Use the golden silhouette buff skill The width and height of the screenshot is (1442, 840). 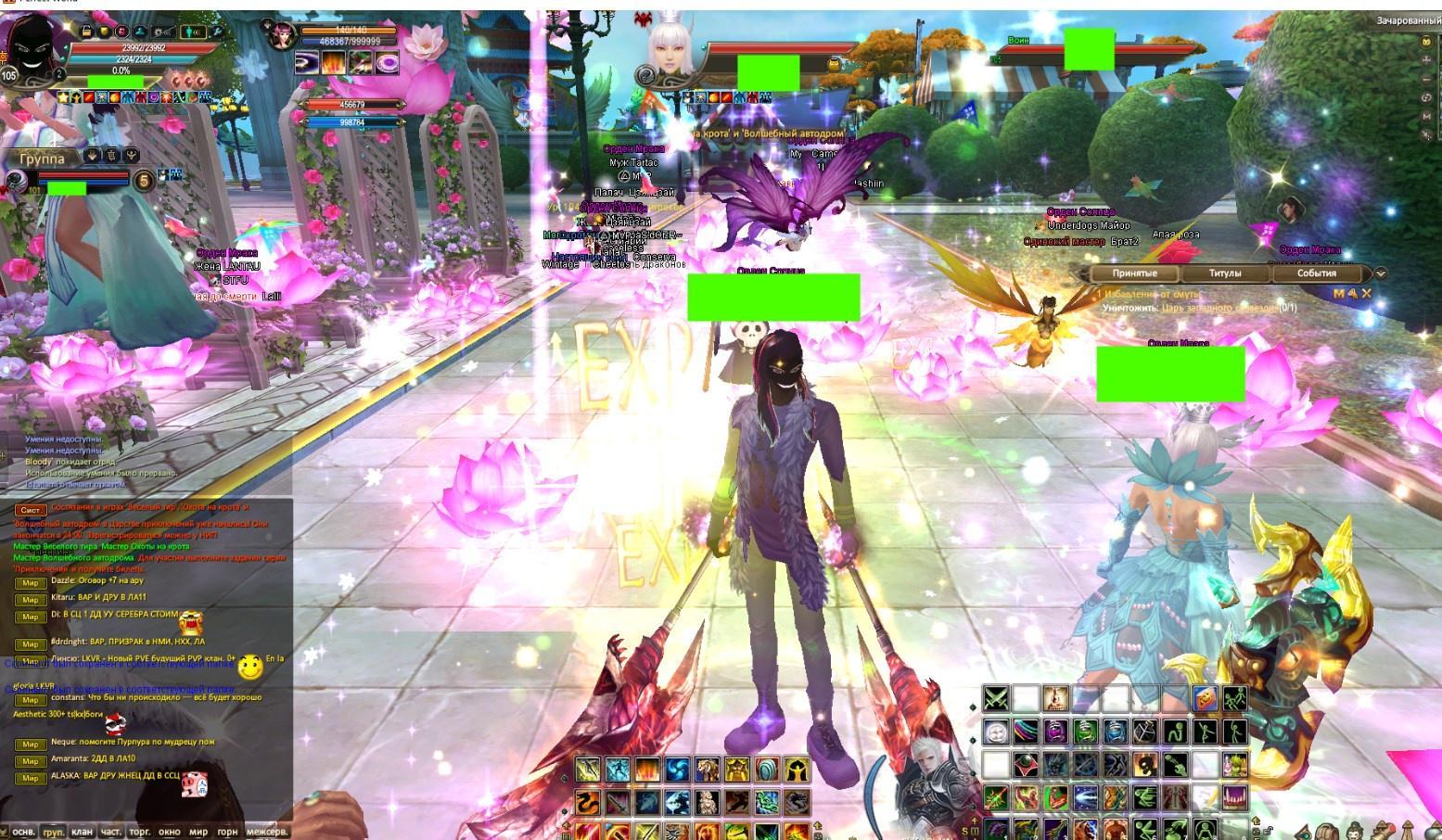tap(797, 770)
